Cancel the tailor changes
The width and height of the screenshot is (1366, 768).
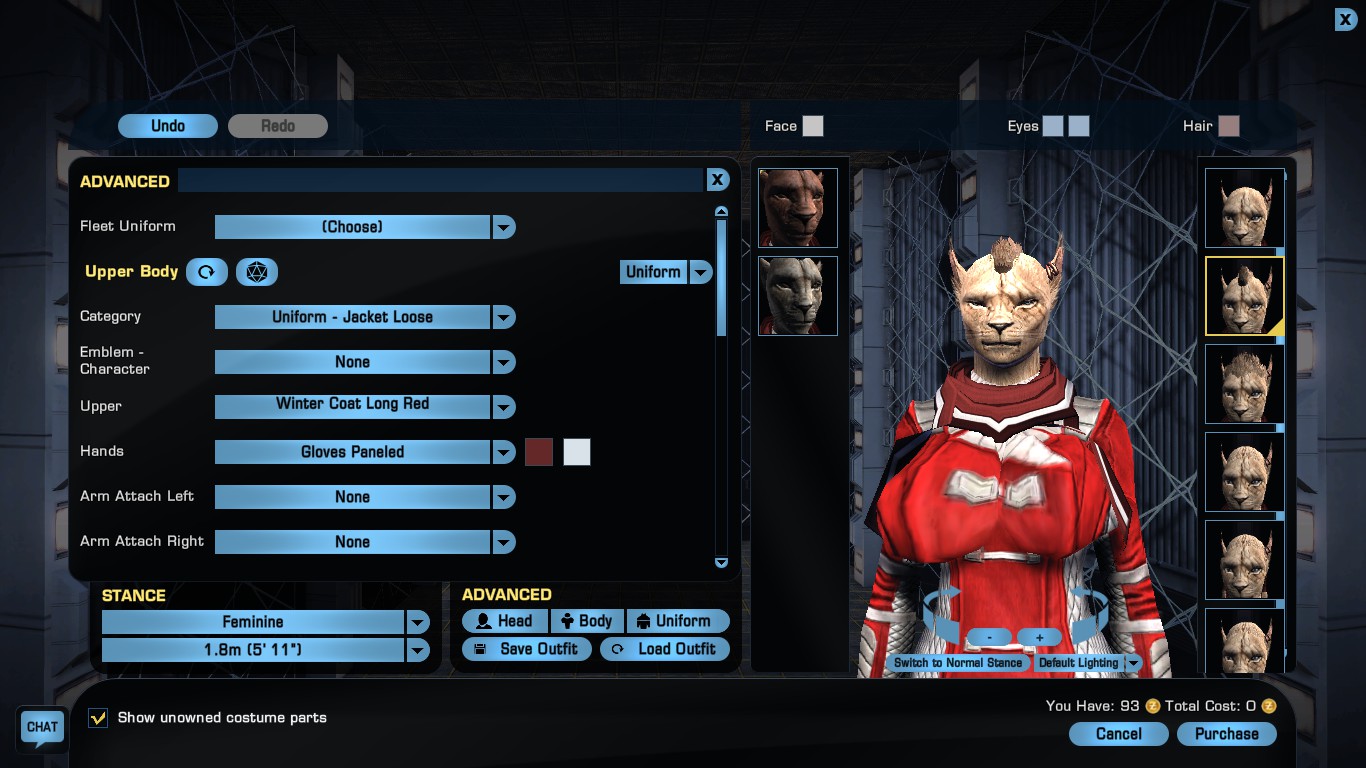pyautogui.click(x=1118, y=734)
